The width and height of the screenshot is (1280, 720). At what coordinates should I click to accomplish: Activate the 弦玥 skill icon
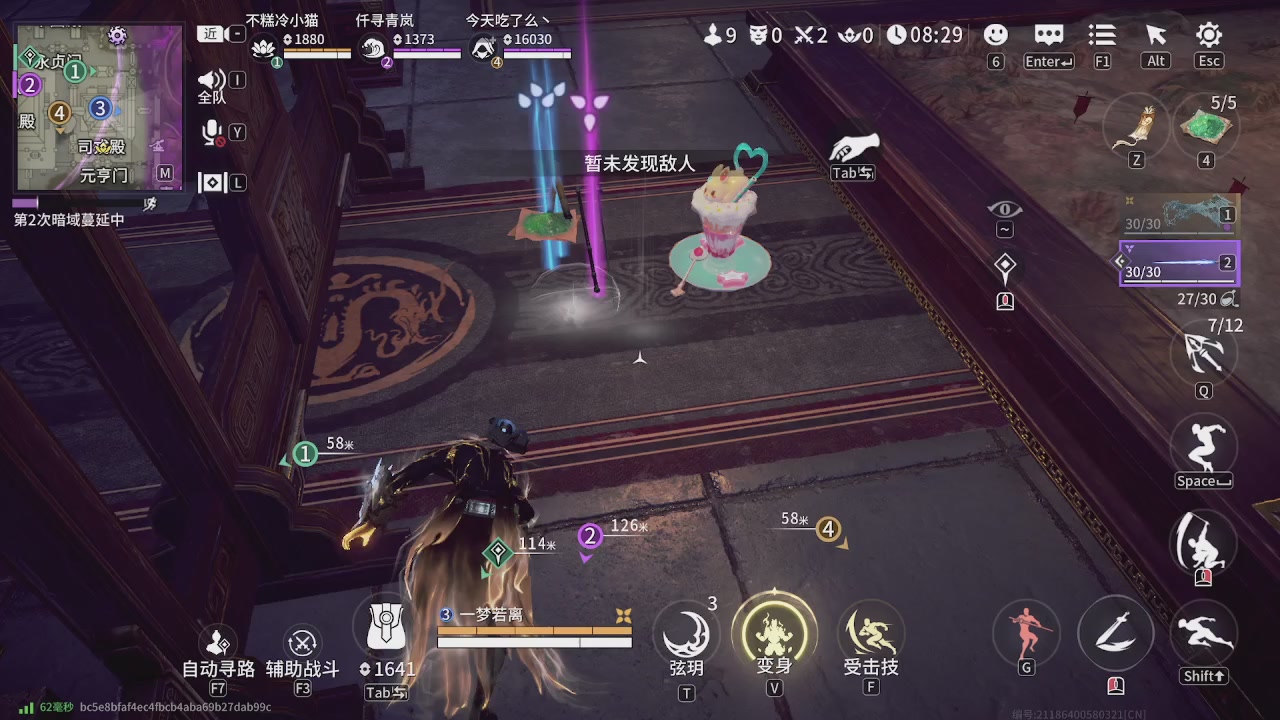pos(686,632)
